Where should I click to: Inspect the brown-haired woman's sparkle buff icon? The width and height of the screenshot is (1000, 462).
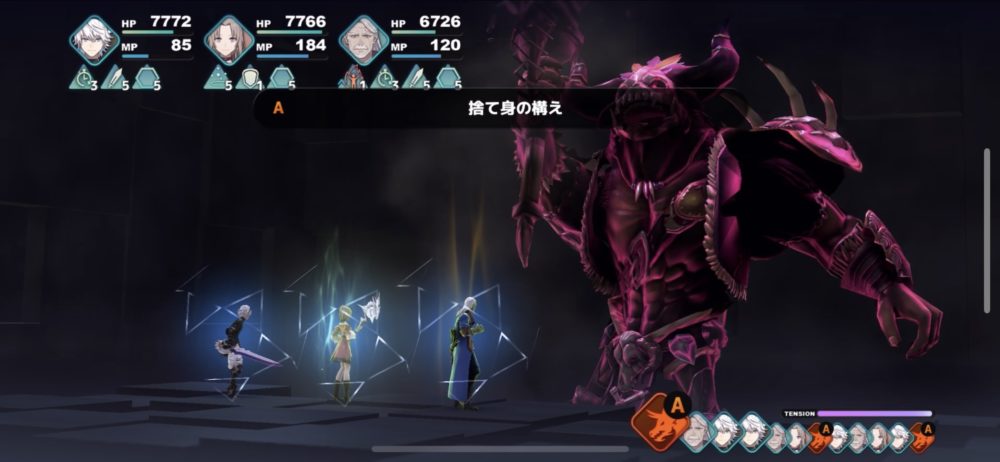click(218, 76)
